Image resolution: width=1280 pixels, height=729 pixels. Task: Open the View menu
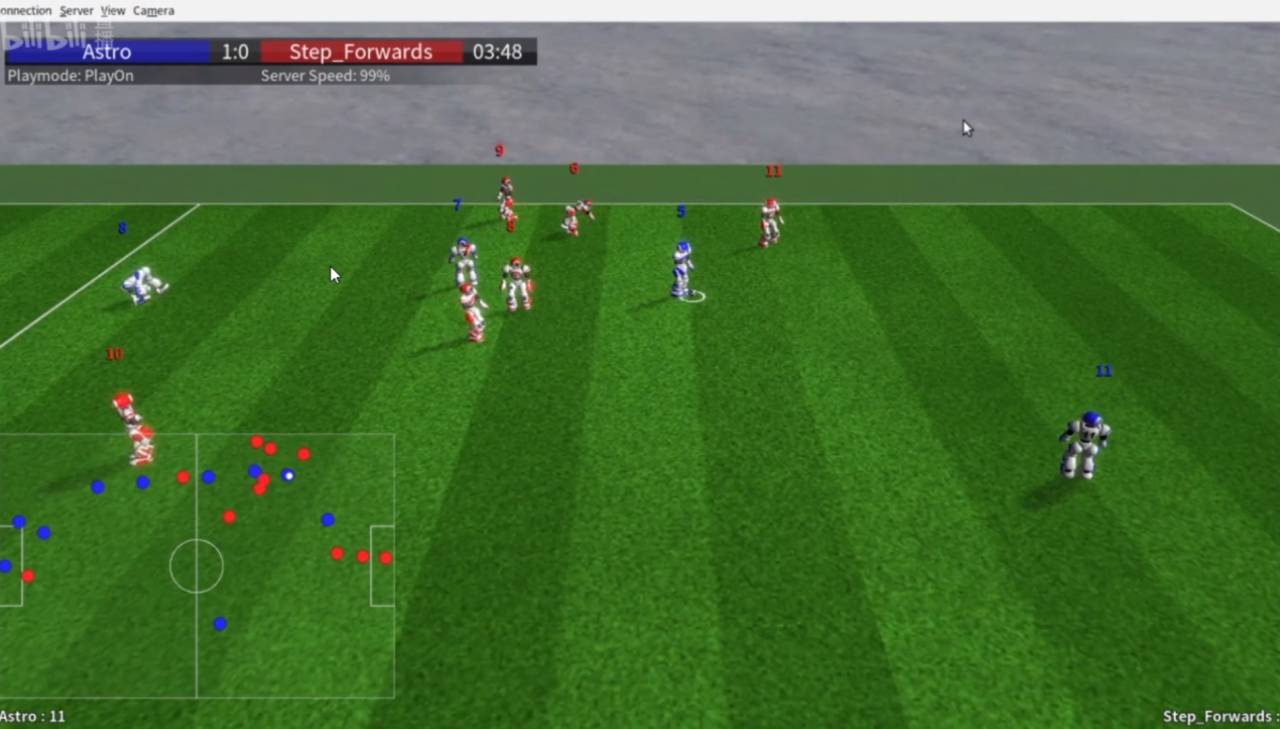click(113, 11)
